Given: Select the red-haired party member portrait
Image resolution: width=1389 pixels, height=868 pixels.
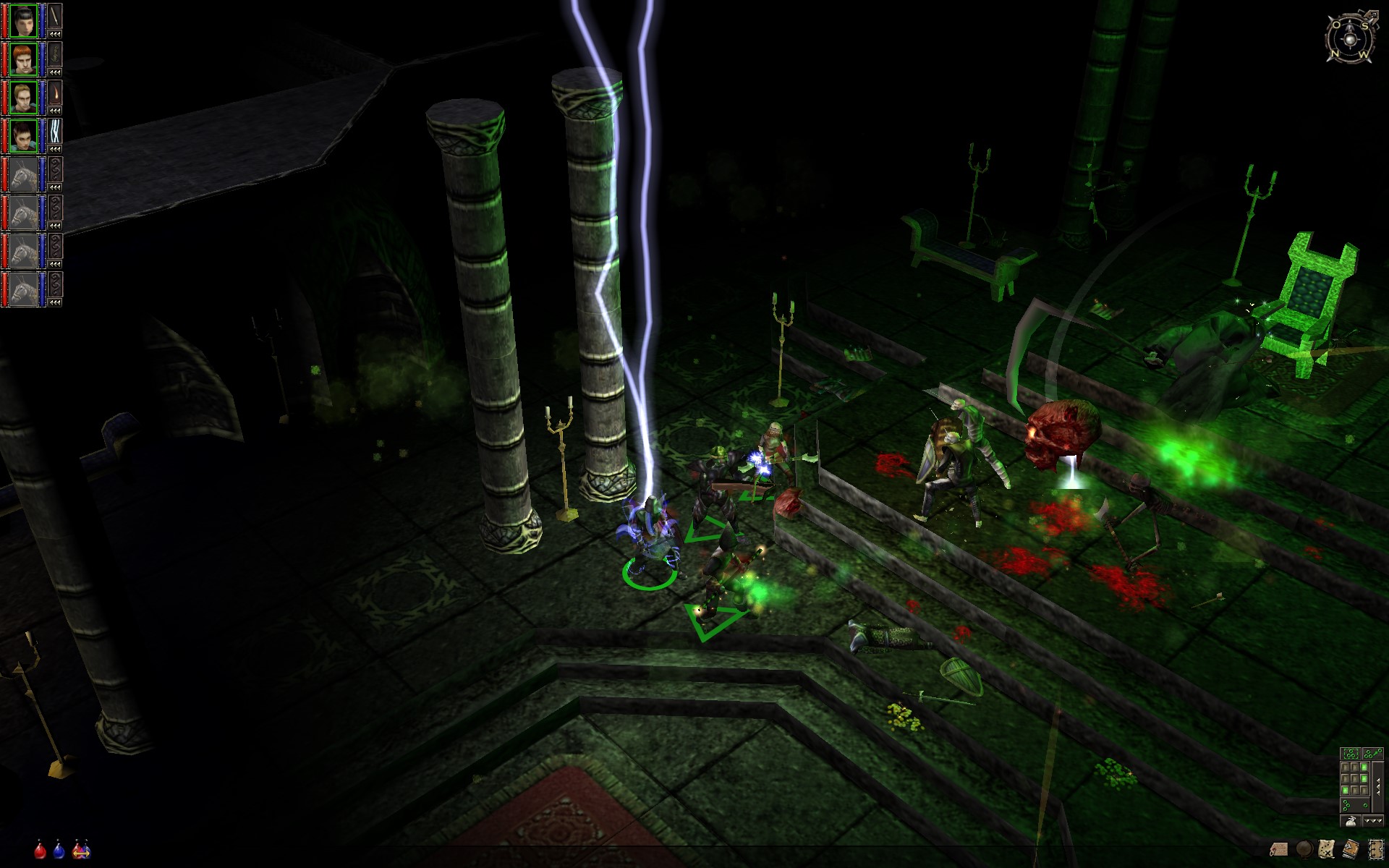Looking at the screenshot, I should [x=23, y=59].
